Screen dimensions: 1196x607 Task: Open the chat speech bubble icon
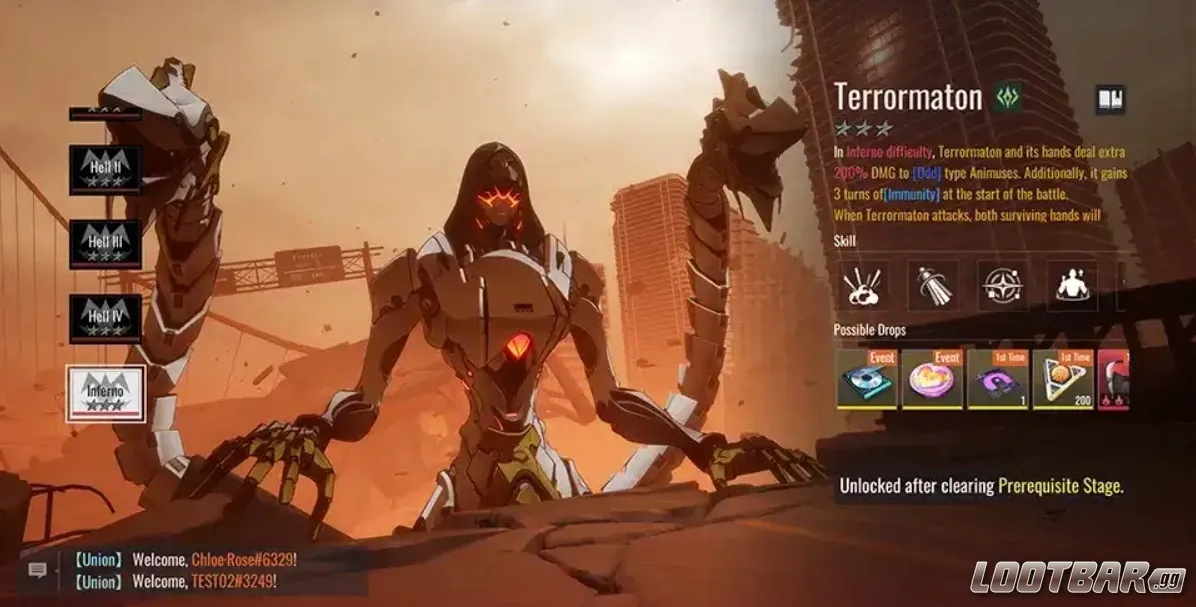38,570
